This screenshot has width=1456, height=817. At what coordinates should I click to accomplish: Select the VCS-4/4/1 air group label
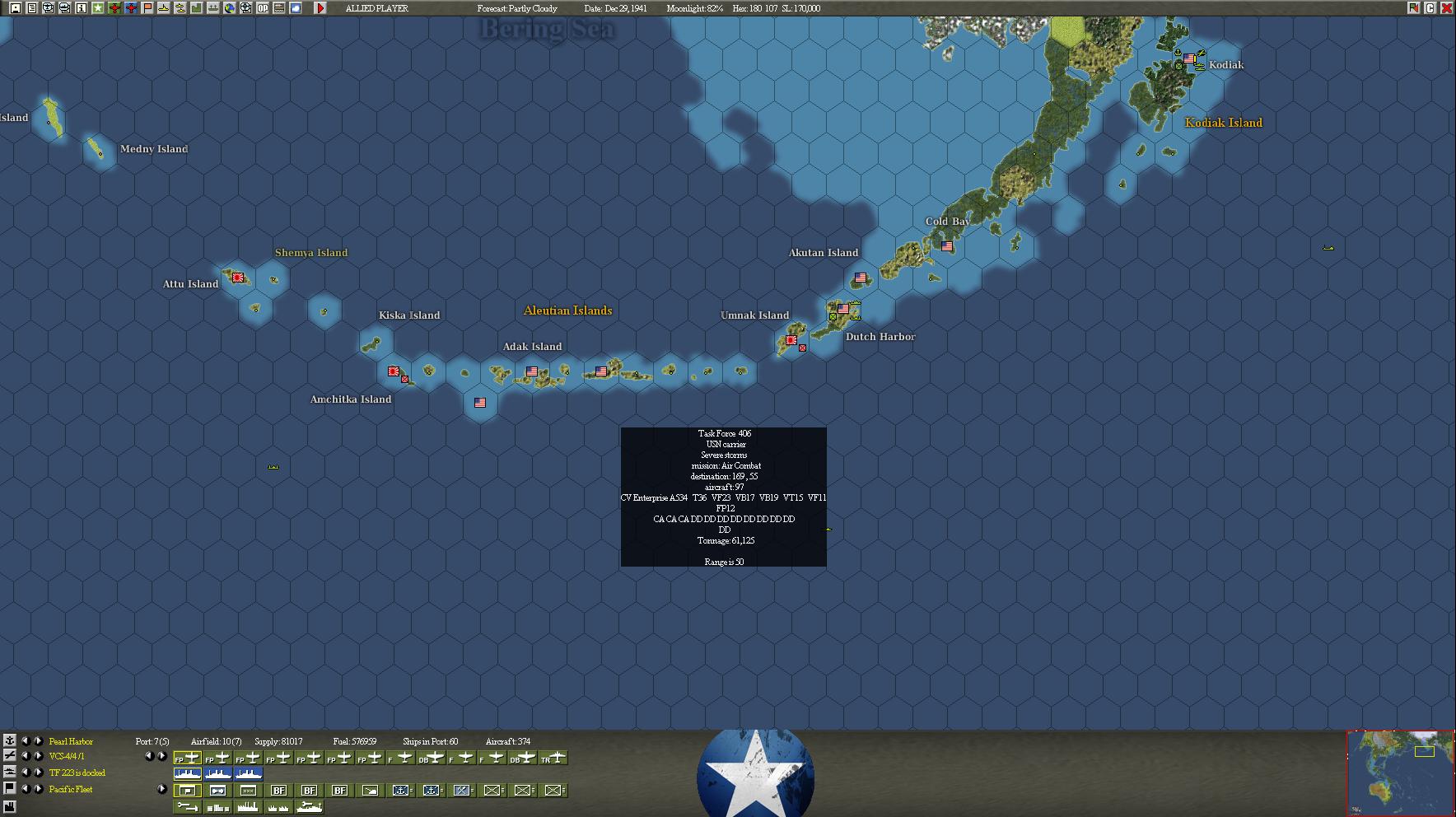pyautogui.click(x=67, y=756)
